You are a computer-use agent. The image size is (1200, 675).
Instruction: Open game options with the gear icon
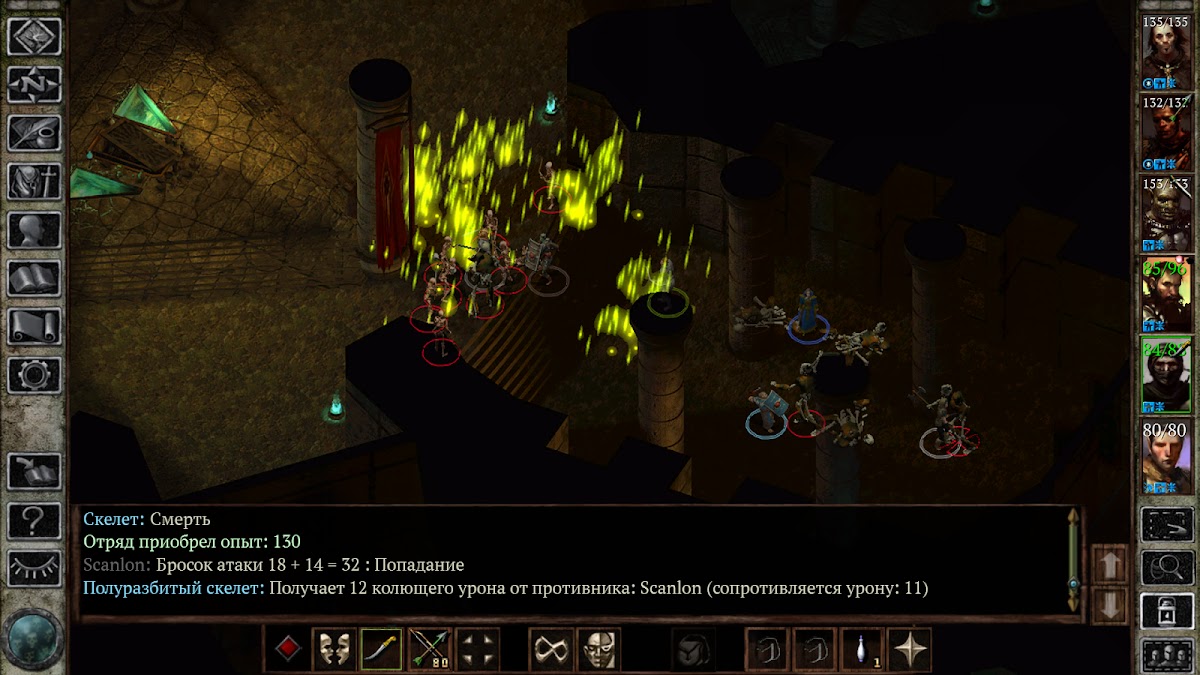(34, 374)
